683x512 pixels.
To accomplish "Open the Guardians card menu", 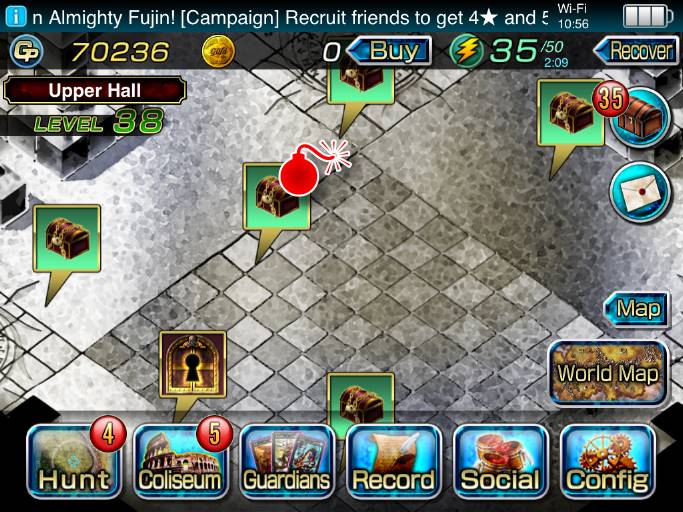I will click(x=286, y=462).
